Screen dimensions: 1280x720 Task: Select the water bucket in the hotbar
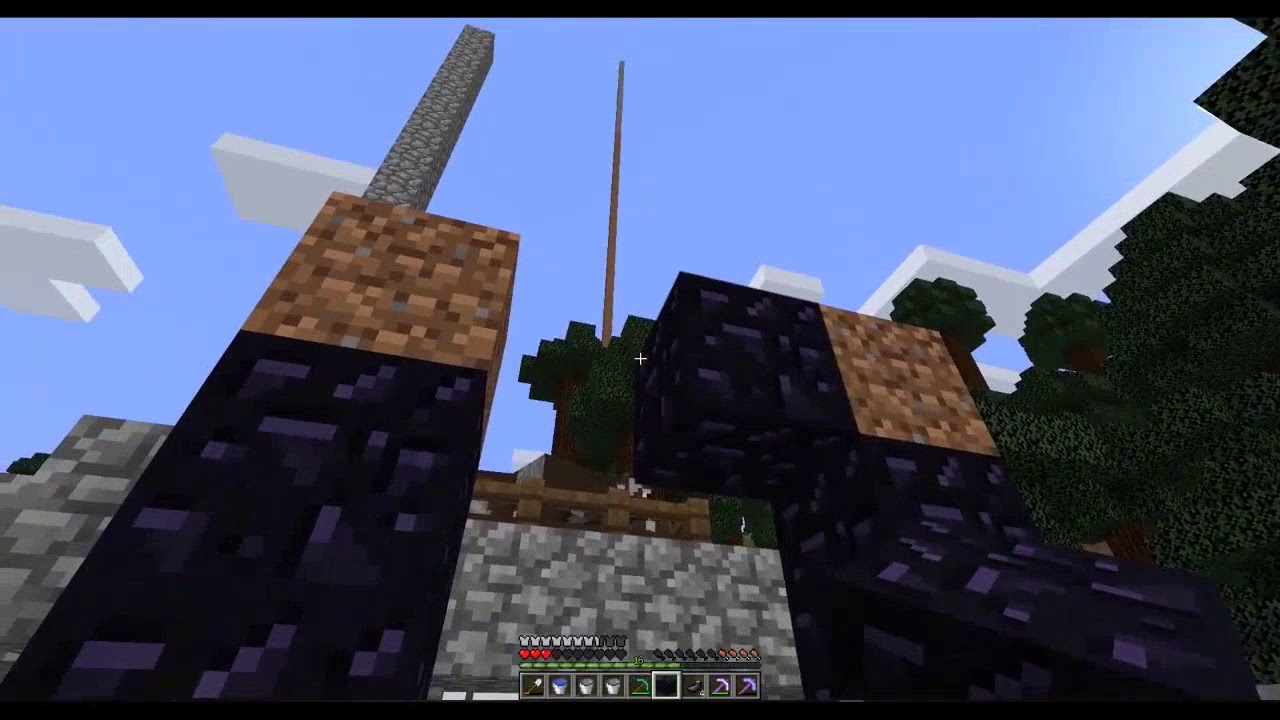click(558, 685)
